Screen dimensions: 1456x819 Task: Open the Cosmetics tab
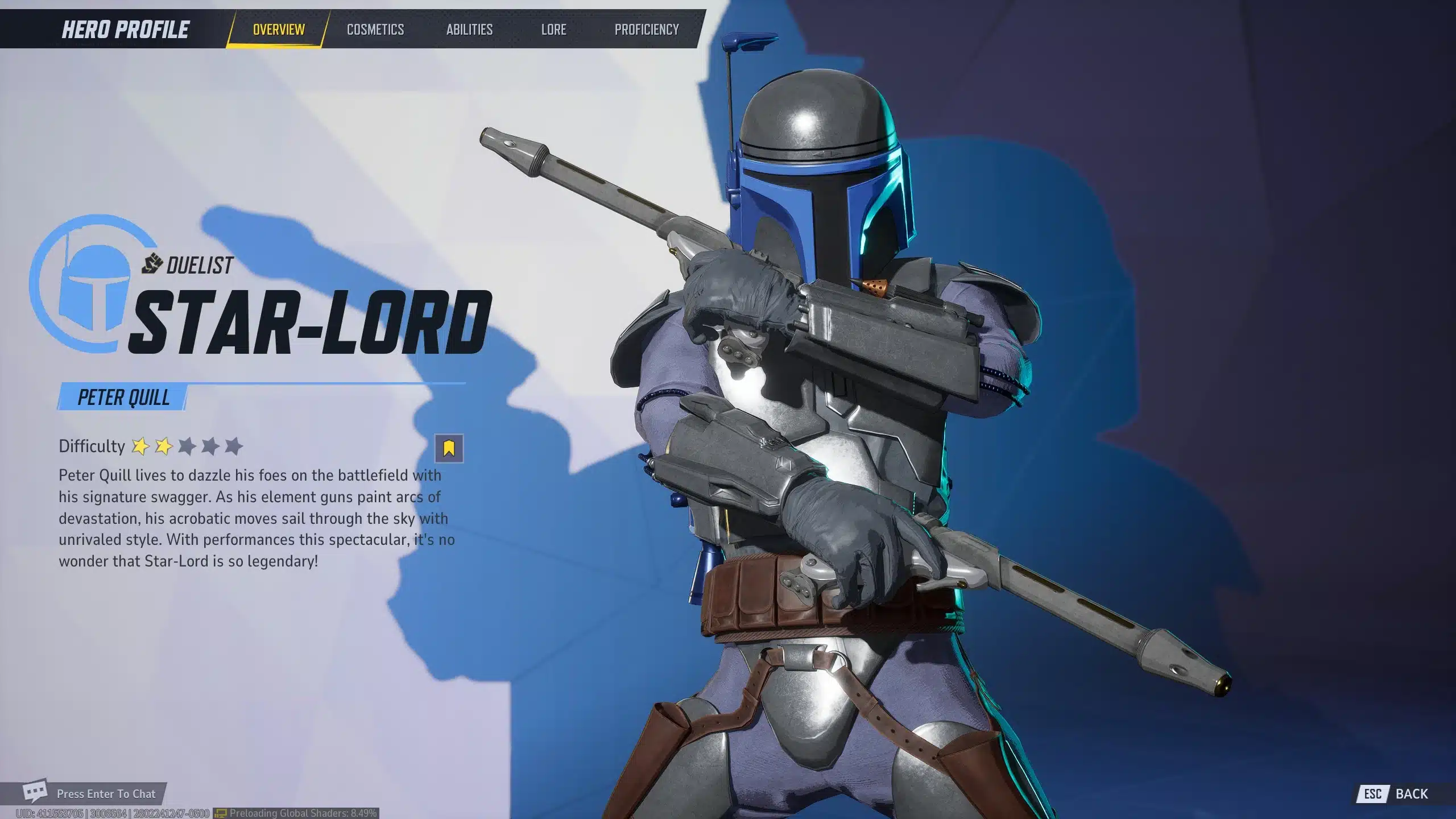(375, 30)
